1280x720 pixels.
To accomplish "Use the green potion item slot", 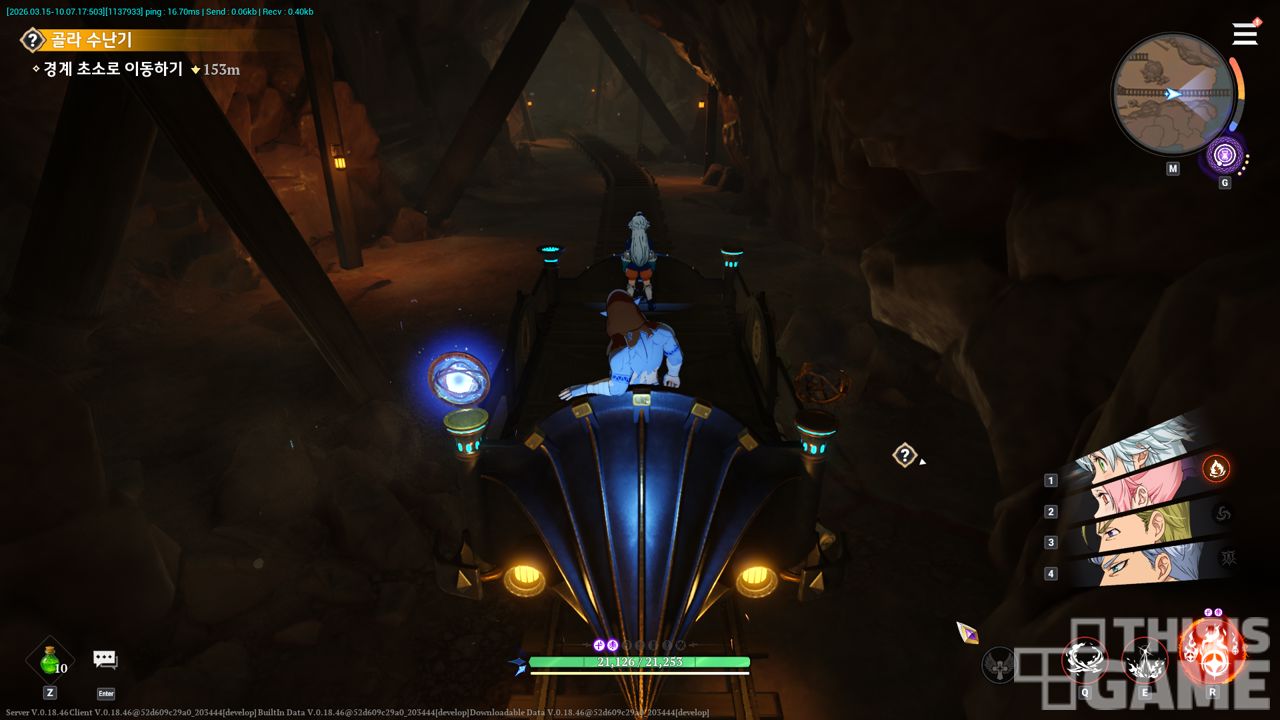I will [49, 660].
